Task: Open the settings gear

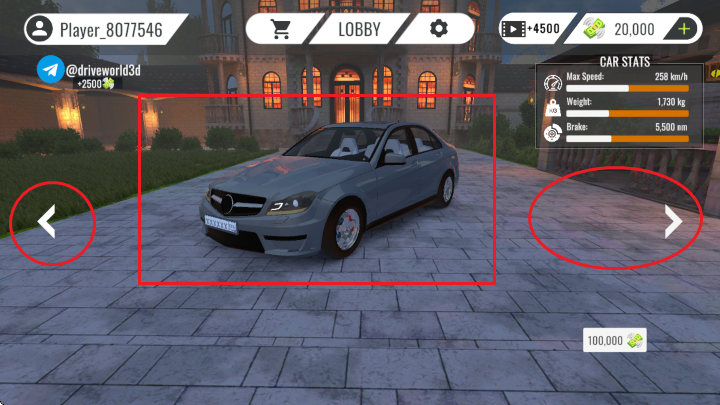Action: pyautogui.click(x=438, y=29)
